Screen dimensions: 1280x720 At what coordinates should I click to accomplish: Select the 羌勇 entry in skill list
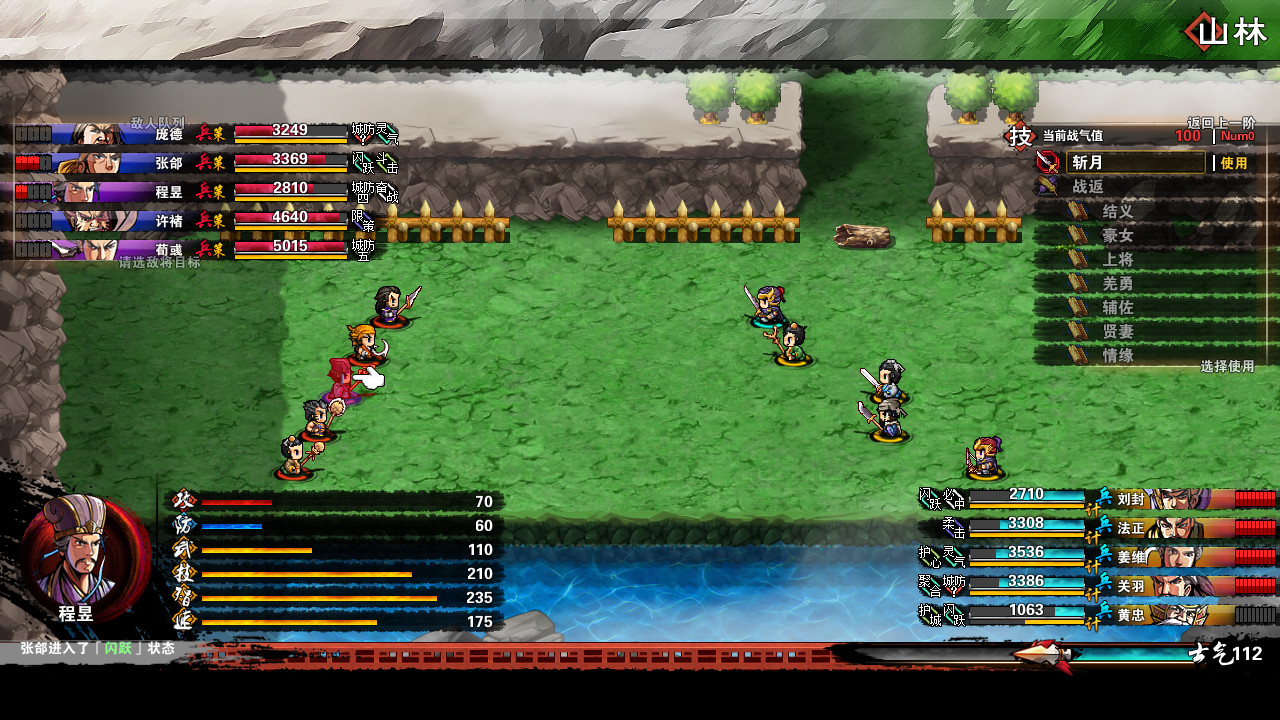[x=1117, y=283]
